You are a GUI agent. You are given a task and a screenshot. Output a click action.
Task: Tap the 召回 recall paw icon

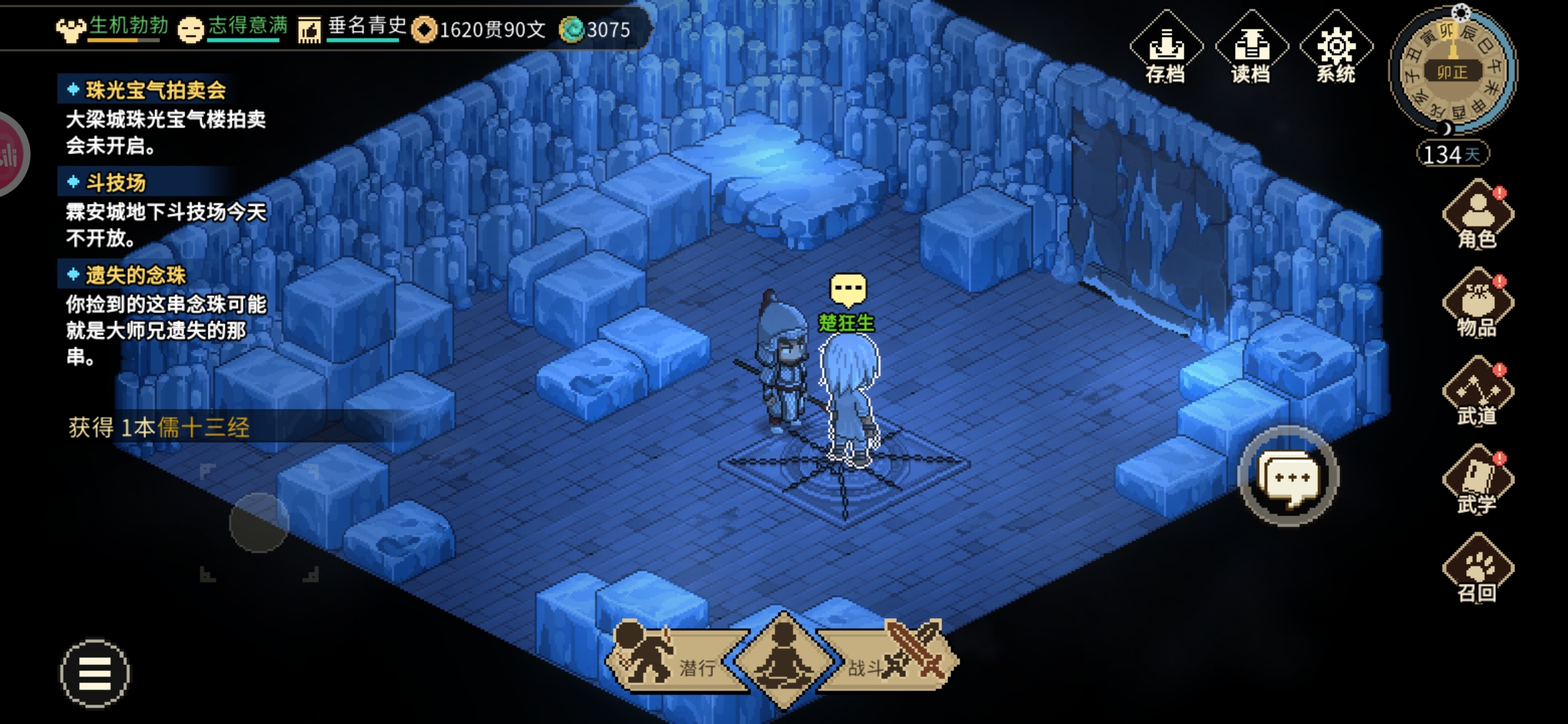point(1478,568)
